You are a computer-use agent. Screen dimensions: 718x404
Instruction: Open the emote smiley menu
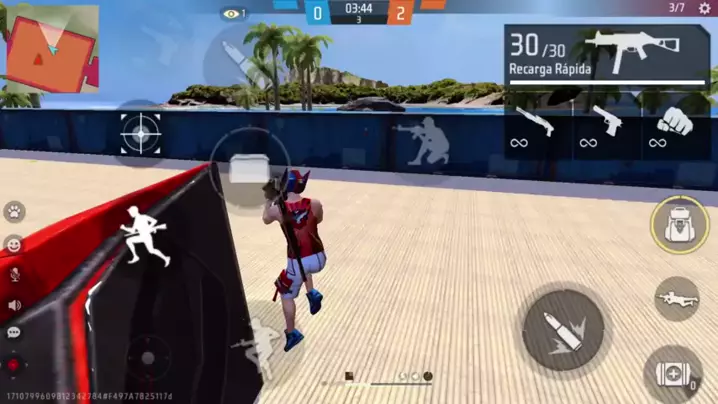[x=14, y=243]
